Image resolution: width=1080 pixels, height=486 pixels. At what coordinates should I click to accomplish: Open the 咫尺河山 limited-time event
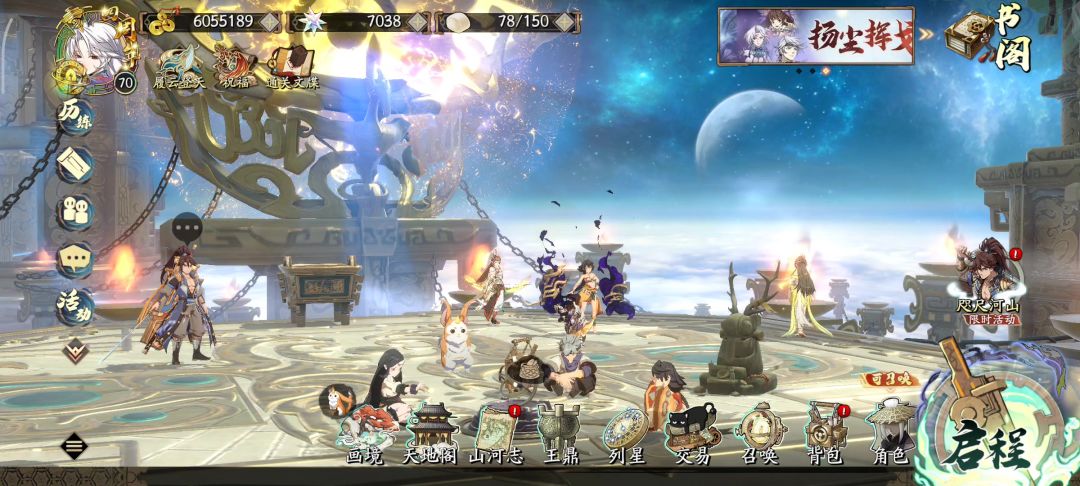988,283
